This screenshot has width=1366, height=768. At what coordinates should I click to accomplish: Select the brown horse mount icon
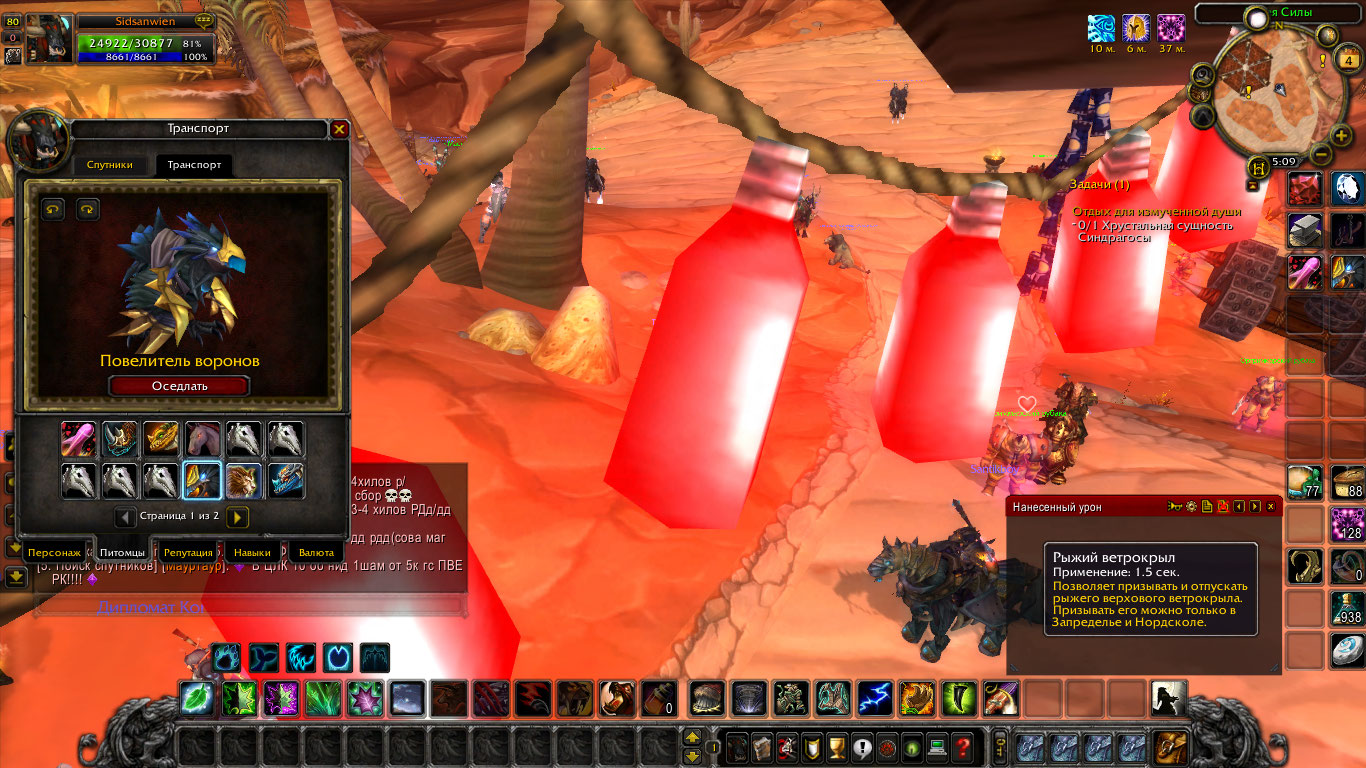click(203, 439)
